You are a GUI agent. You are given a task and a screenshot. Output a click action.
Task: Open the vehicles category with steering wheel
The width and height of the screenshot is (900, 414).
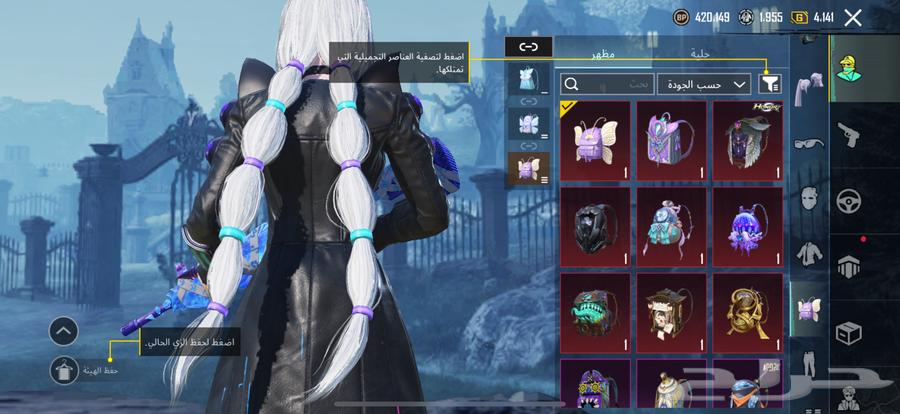tap(849, 199)
